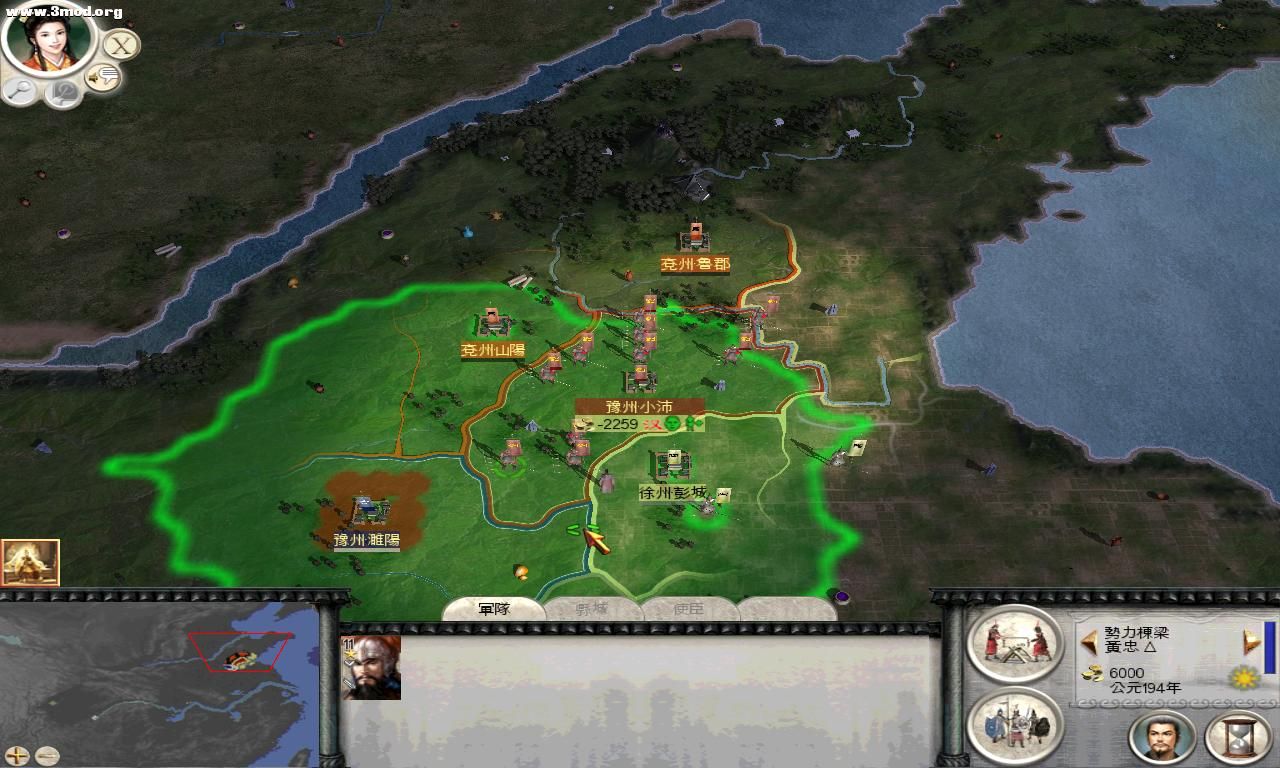The height and width of the screenshot is (768, 1280).
Task: Click the sun season indicator icon
Action: (x=1245, y=678)
